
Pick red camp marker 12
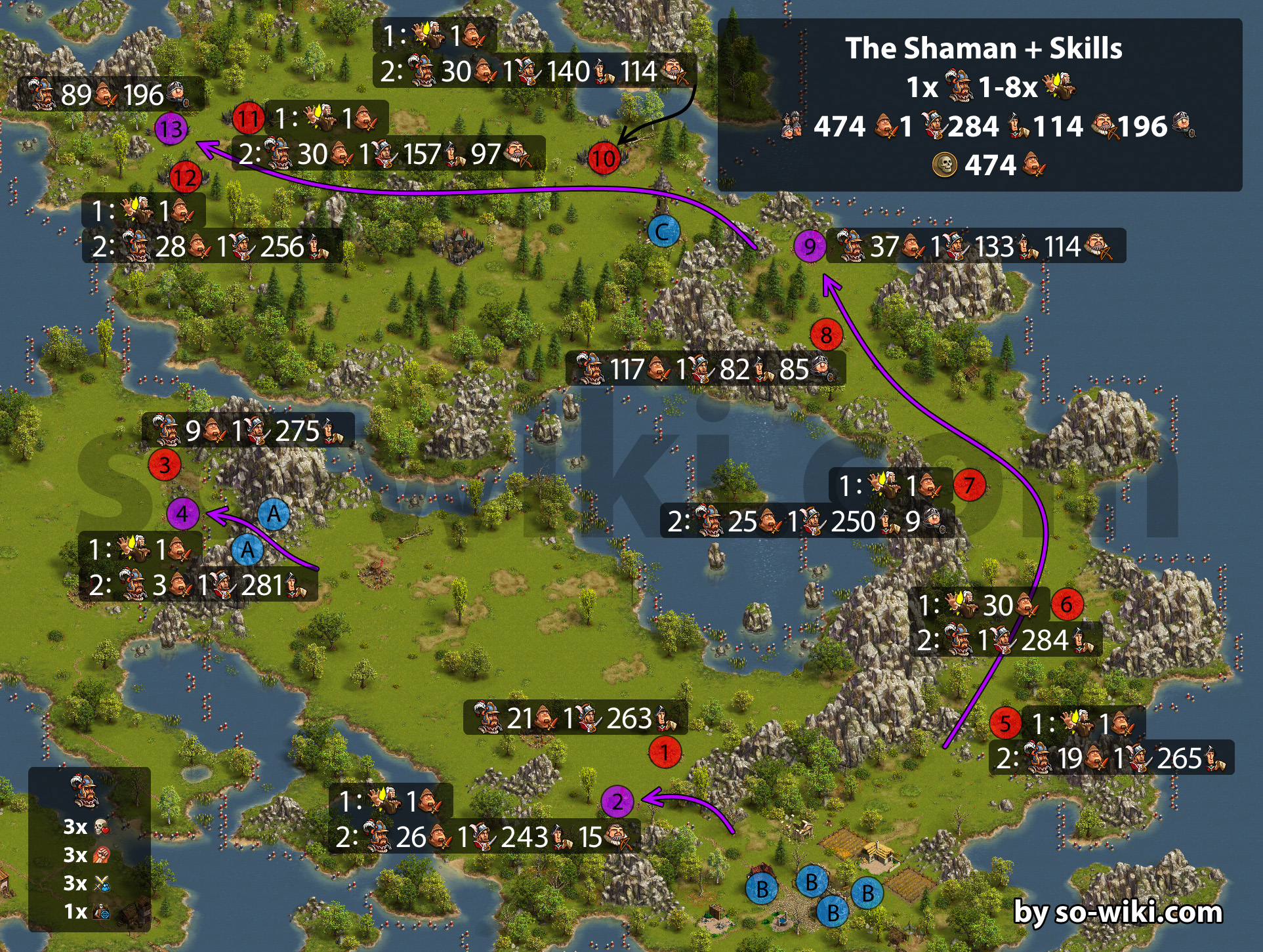(x=185, y=177)
